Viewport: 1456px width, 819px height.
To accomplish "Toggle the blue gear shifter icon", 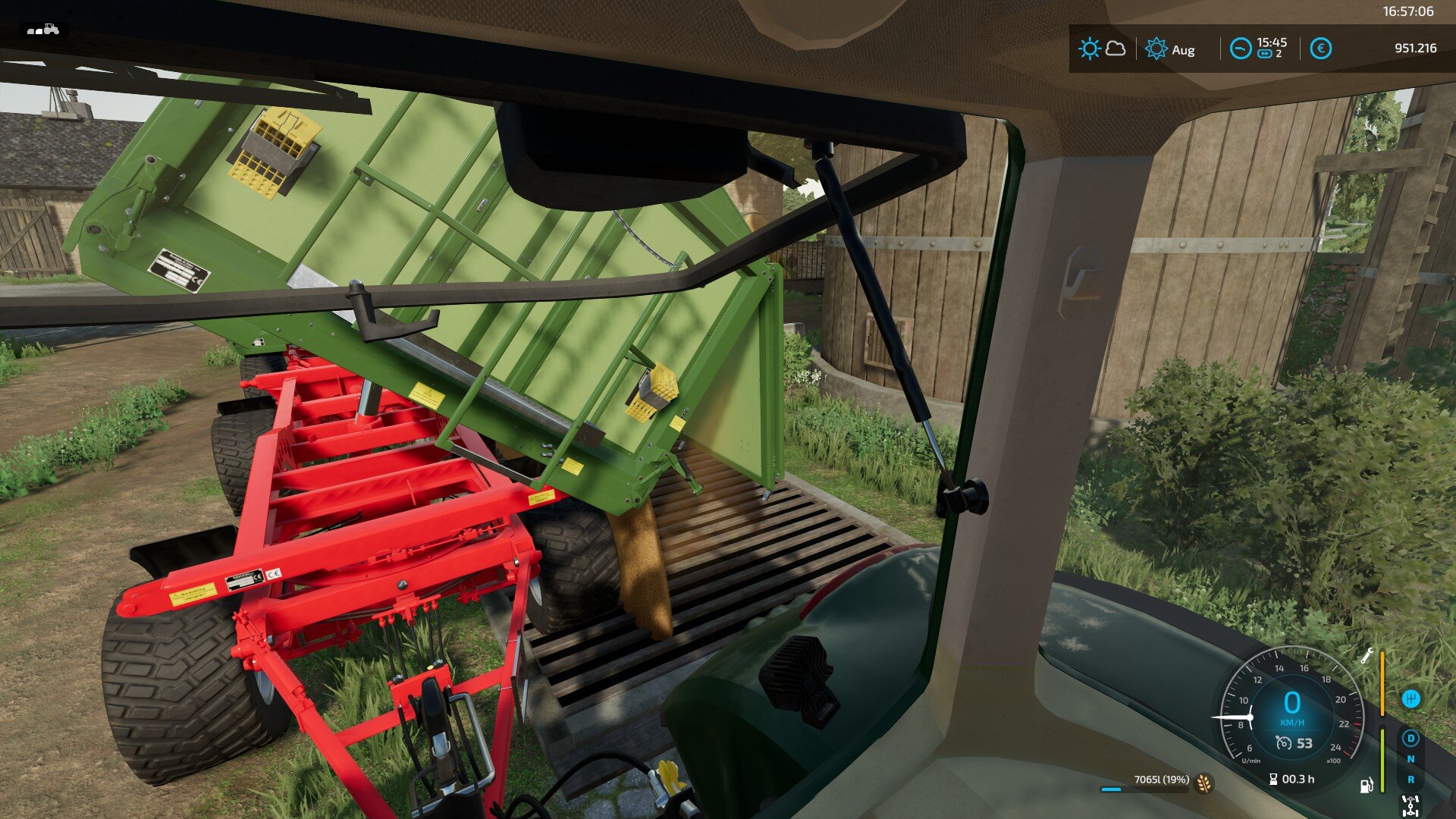I will coord(1410,698).
